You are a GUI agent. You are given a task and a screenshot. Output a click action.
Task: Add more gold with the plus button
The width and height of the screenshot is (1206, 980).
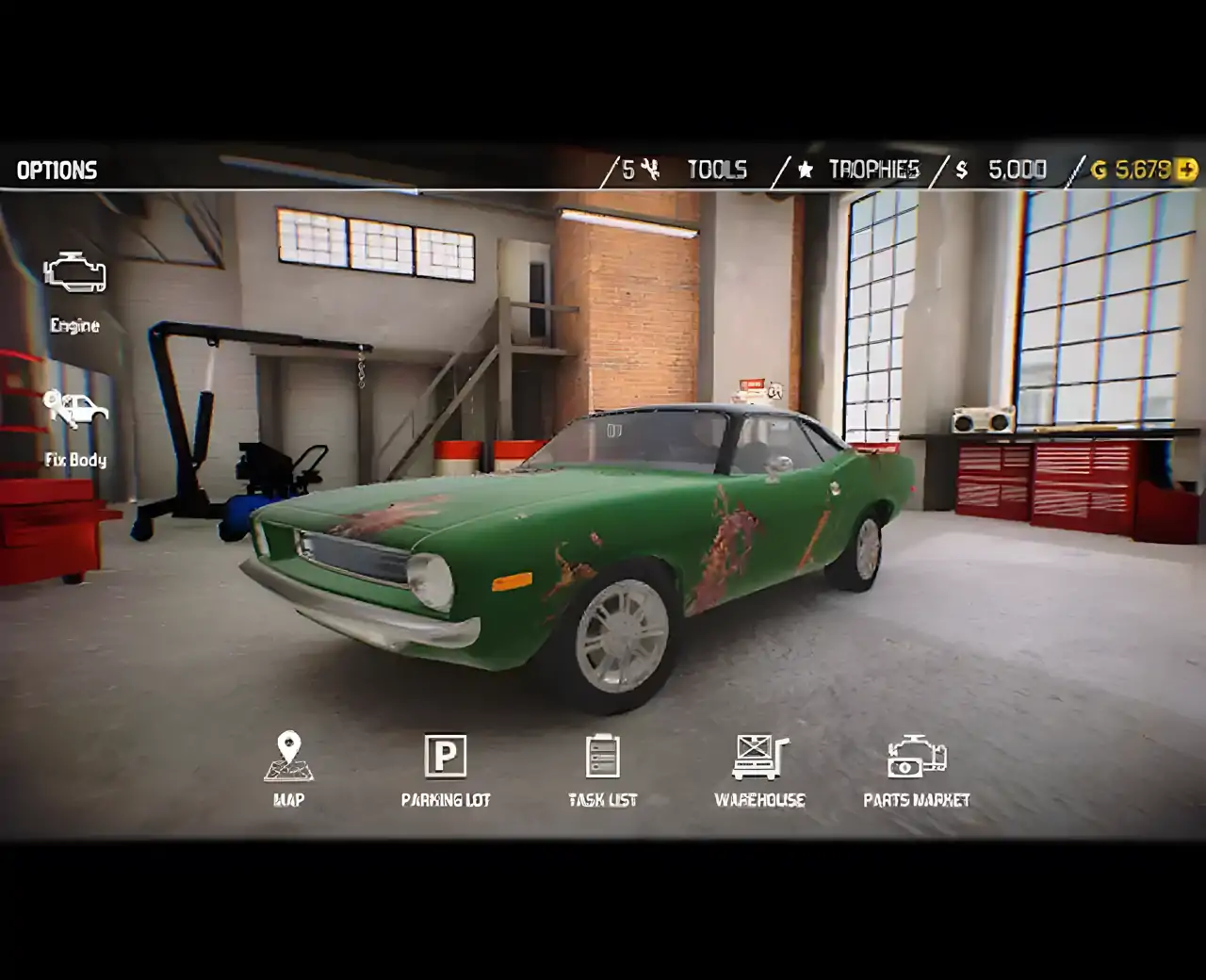click(x=1187, y=170)
